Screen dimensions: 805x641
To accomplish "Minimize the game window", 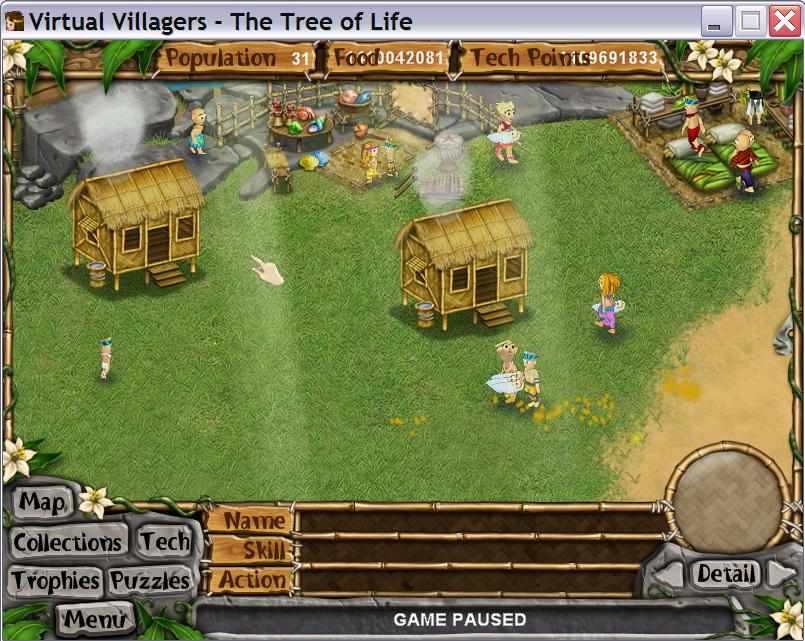I will coord(716,21).
